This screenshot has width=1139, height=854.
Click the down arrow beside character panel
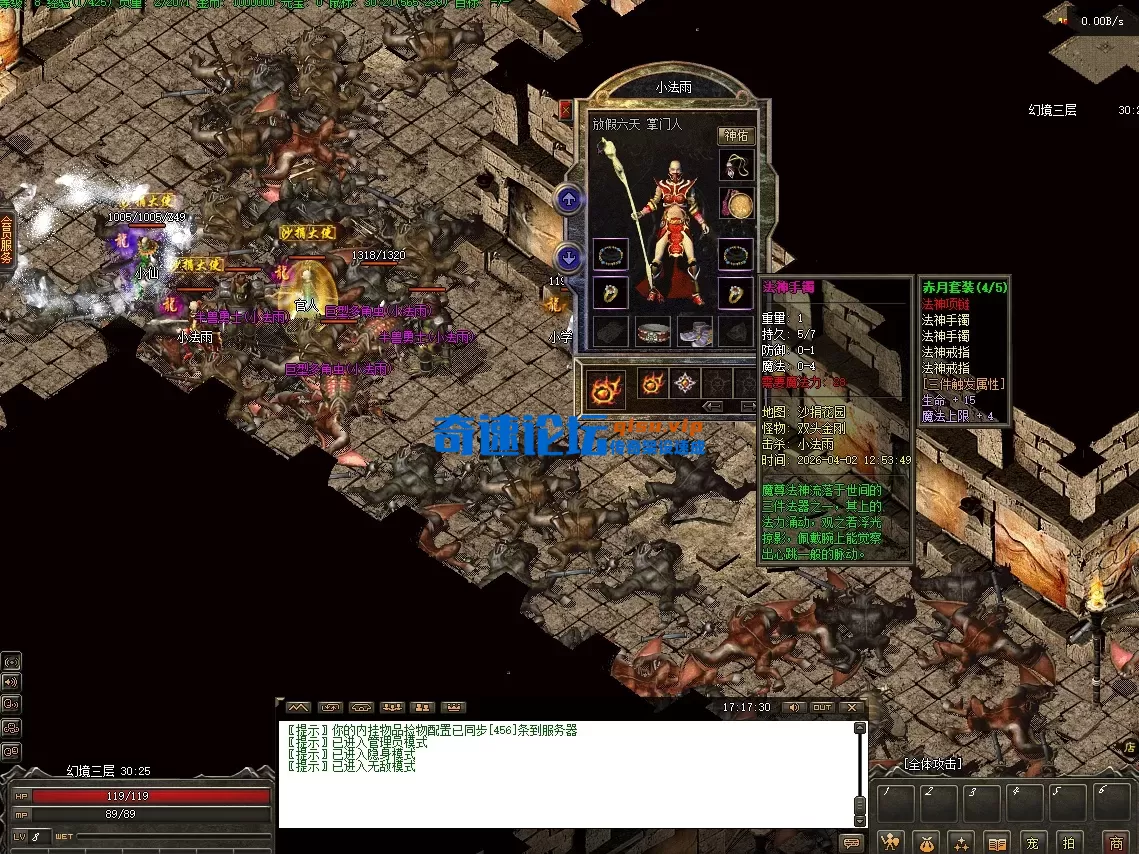(569, 257)
